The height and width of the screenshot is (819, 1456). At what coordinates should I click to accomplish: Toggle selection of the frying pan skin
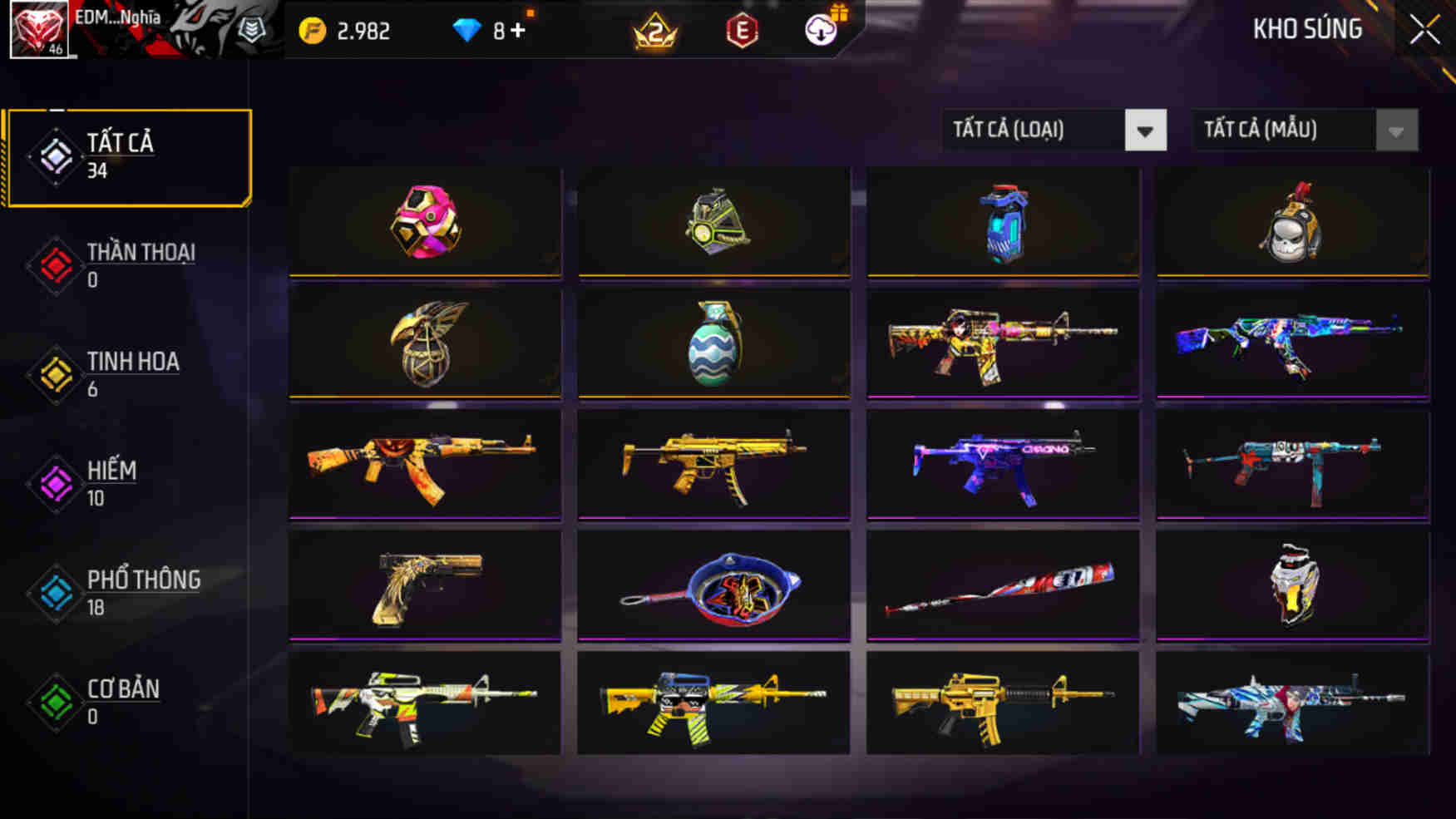pyautogui.click(x=713, y=585)
